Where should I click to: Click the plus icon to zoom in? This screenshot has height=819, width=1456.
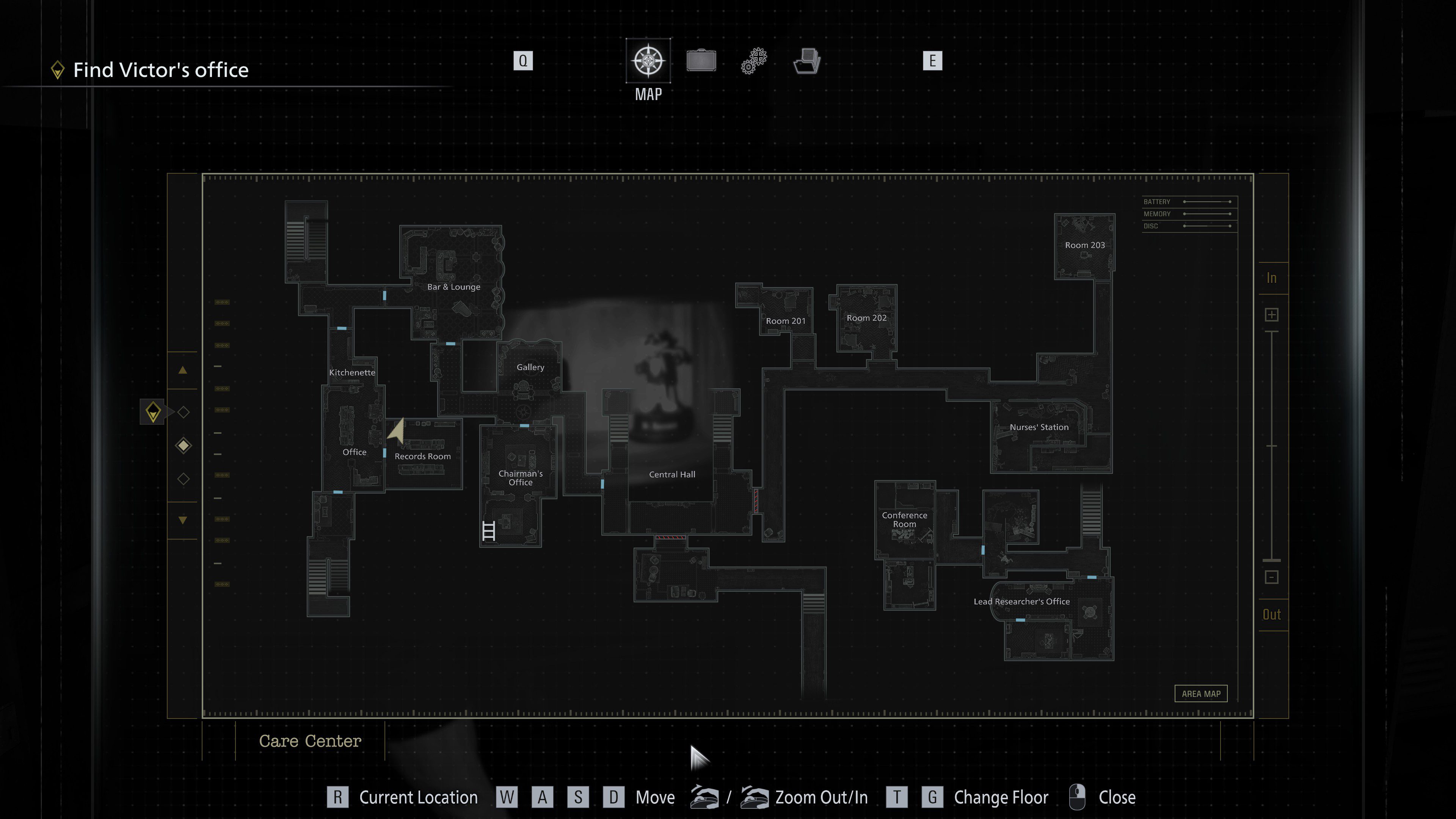coord(1272,314)
